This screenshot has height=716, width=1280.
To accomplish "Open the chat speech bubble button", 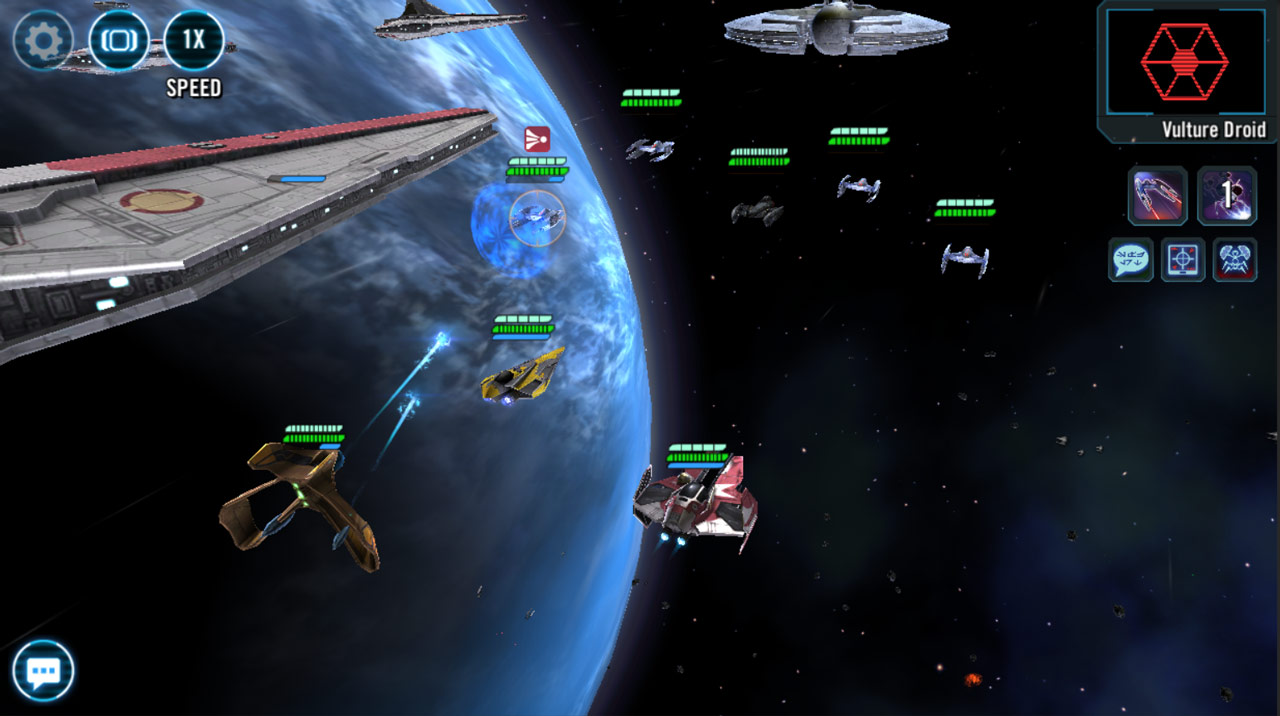I will tap(44, 670).
